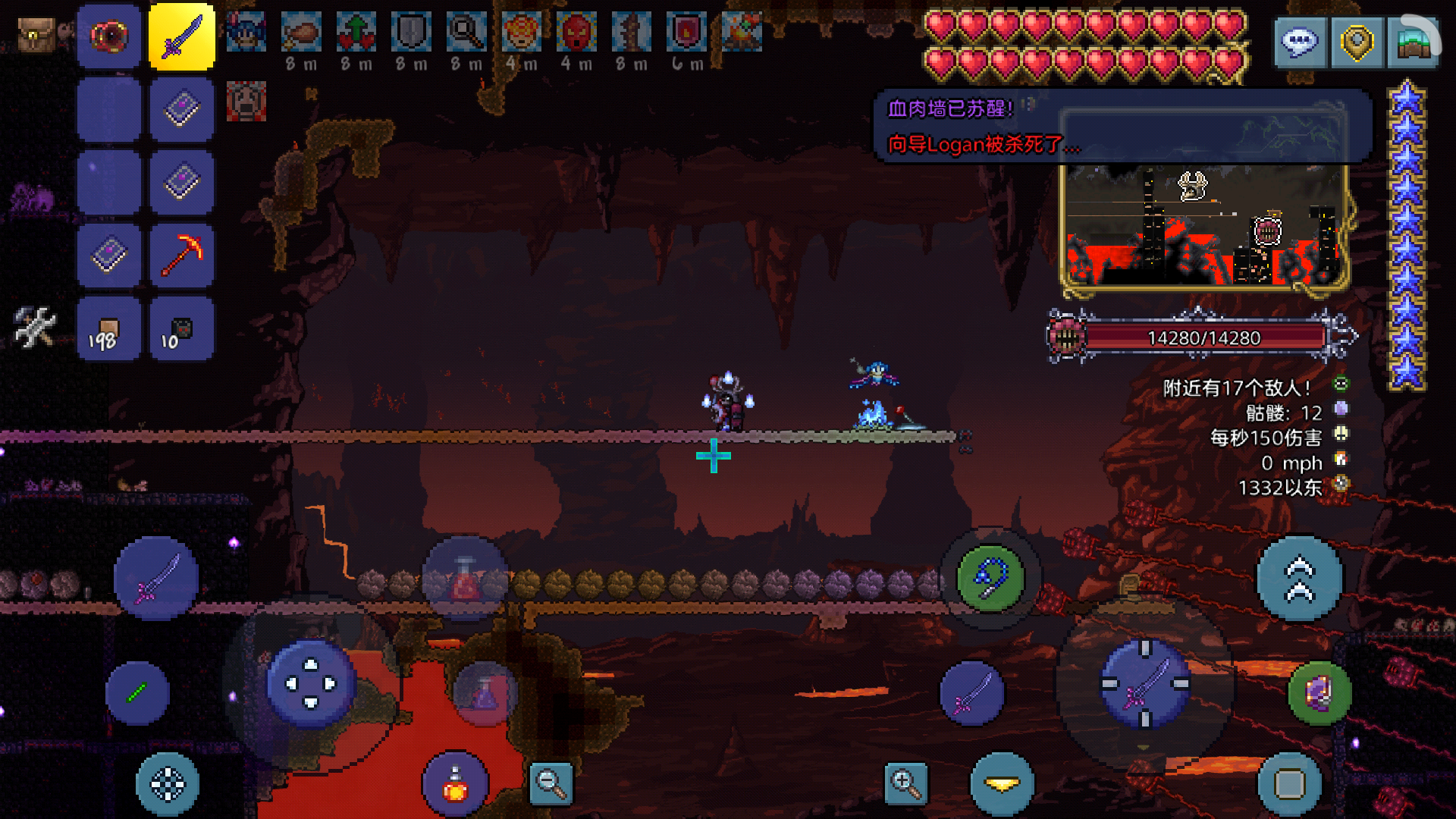Select the red pickaxe hotbar slot

pyautogui.click(x=182, y=256)
